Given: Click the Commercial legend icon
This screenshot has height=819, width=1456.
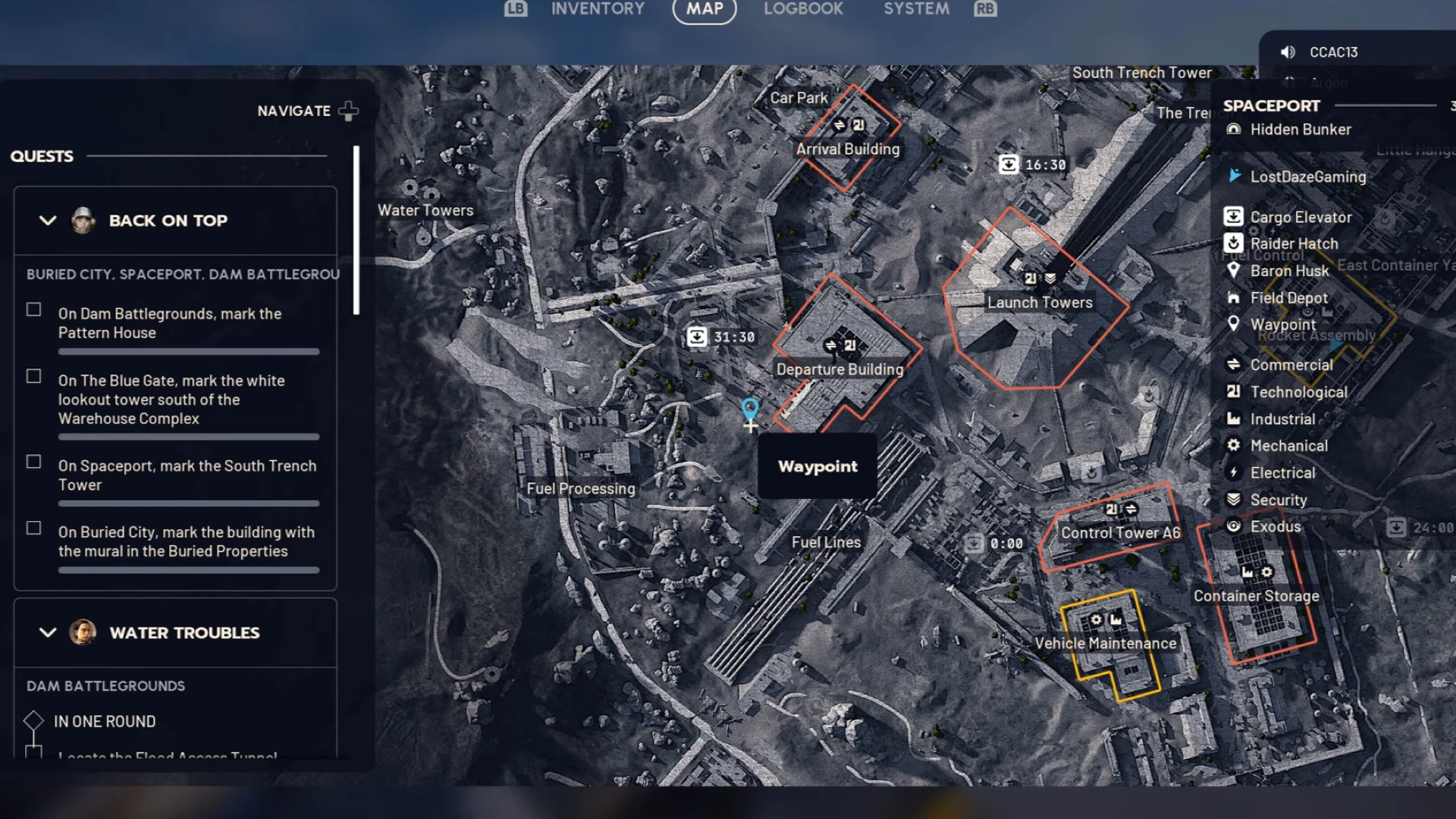Looking at the screenshot, I should [x=1235, y=365].
